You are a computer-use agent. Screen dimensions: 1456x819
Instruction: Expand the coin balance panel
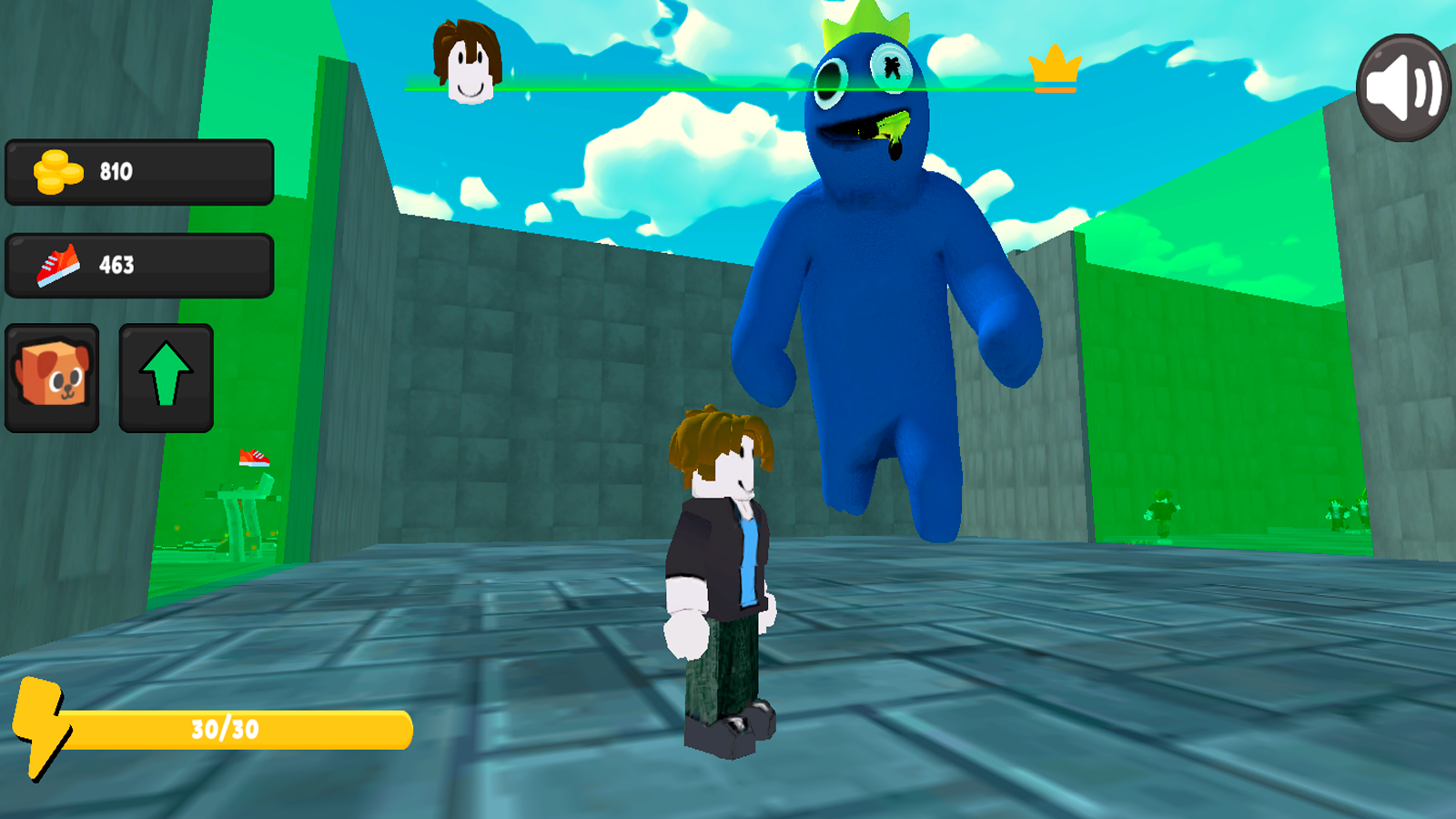click(138, 169)
